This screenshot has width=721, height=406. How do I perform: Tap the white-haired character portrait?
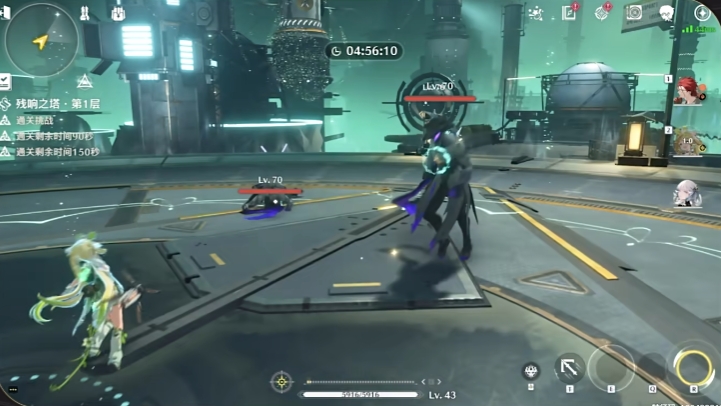point(686,193)
